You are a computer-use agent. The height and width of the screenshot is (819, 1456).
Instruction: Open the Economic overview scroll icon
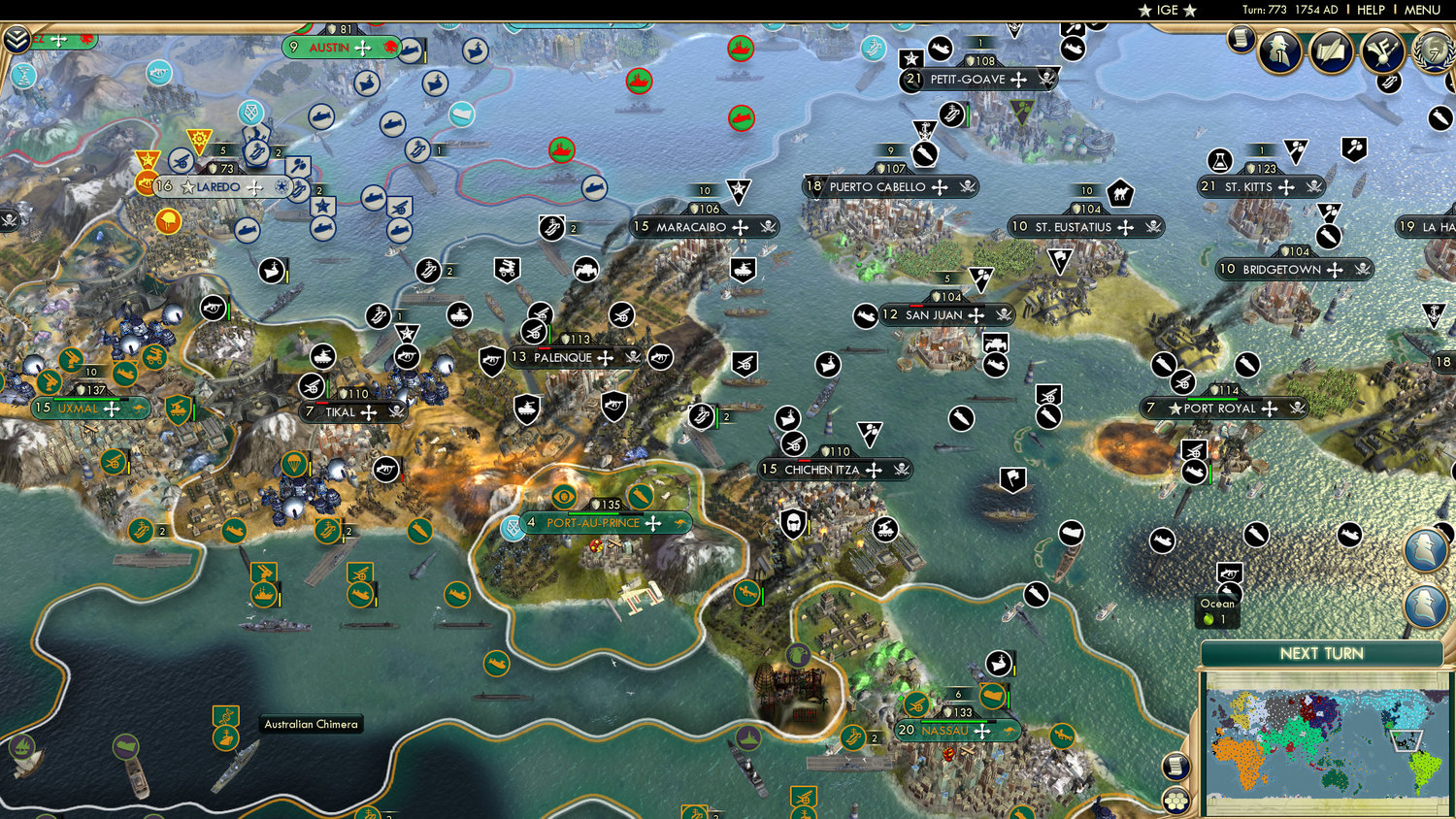(x=1331, y=50)
